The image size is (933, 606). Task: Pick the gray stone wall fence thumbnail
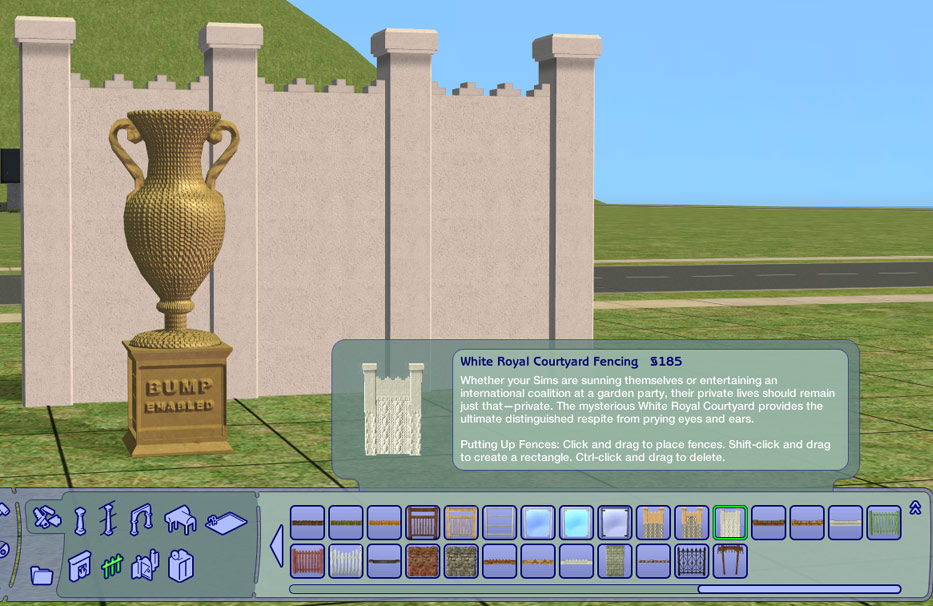pyautogui.click(x=461, y=560)
